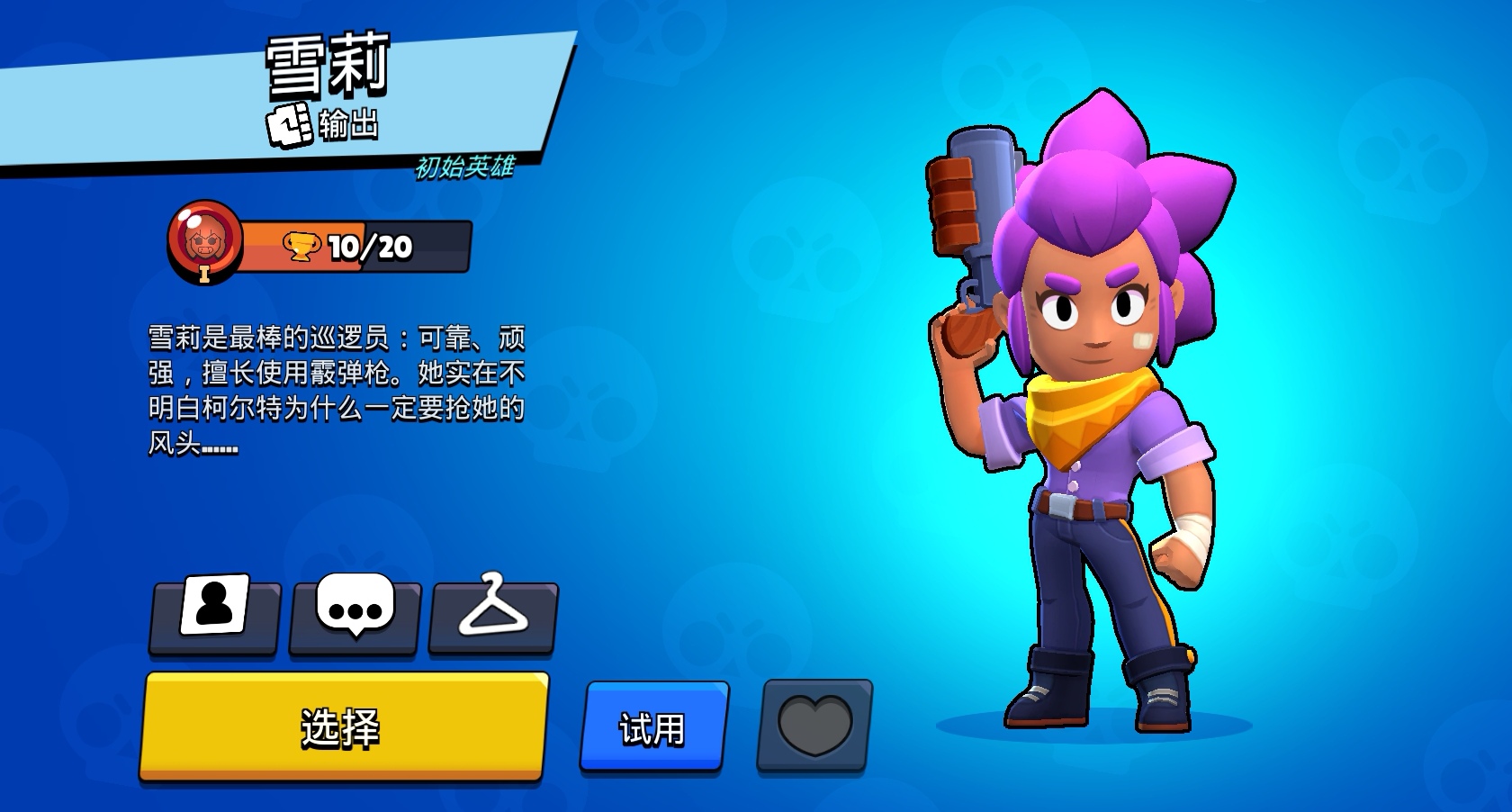Open the skin selection list

tap(494, 614)
